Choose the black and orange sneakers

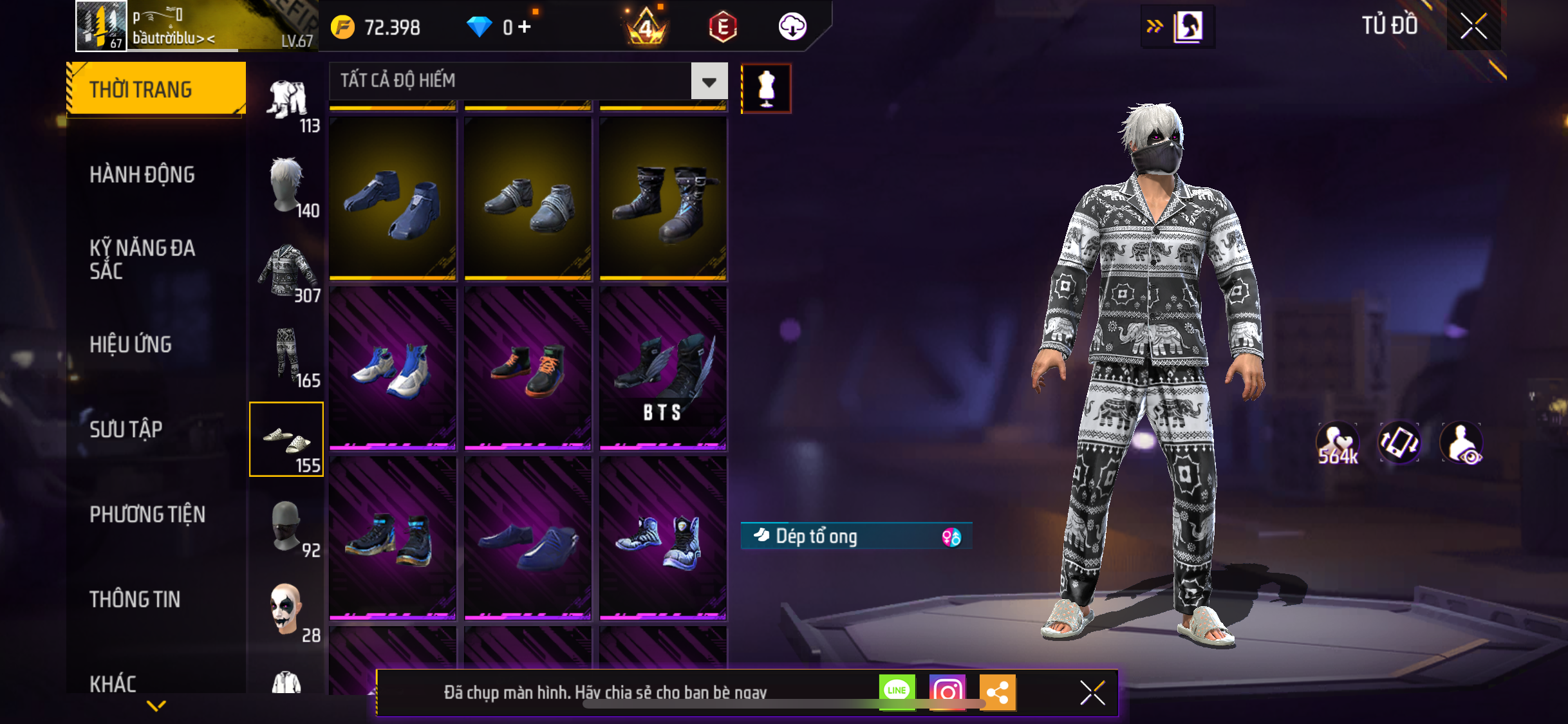528,369
